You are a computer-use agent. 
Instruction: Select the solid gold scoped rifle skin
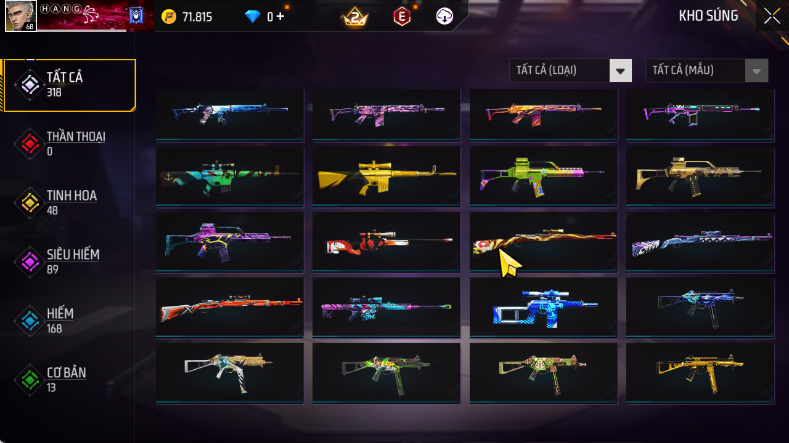(x=386, y=177)
